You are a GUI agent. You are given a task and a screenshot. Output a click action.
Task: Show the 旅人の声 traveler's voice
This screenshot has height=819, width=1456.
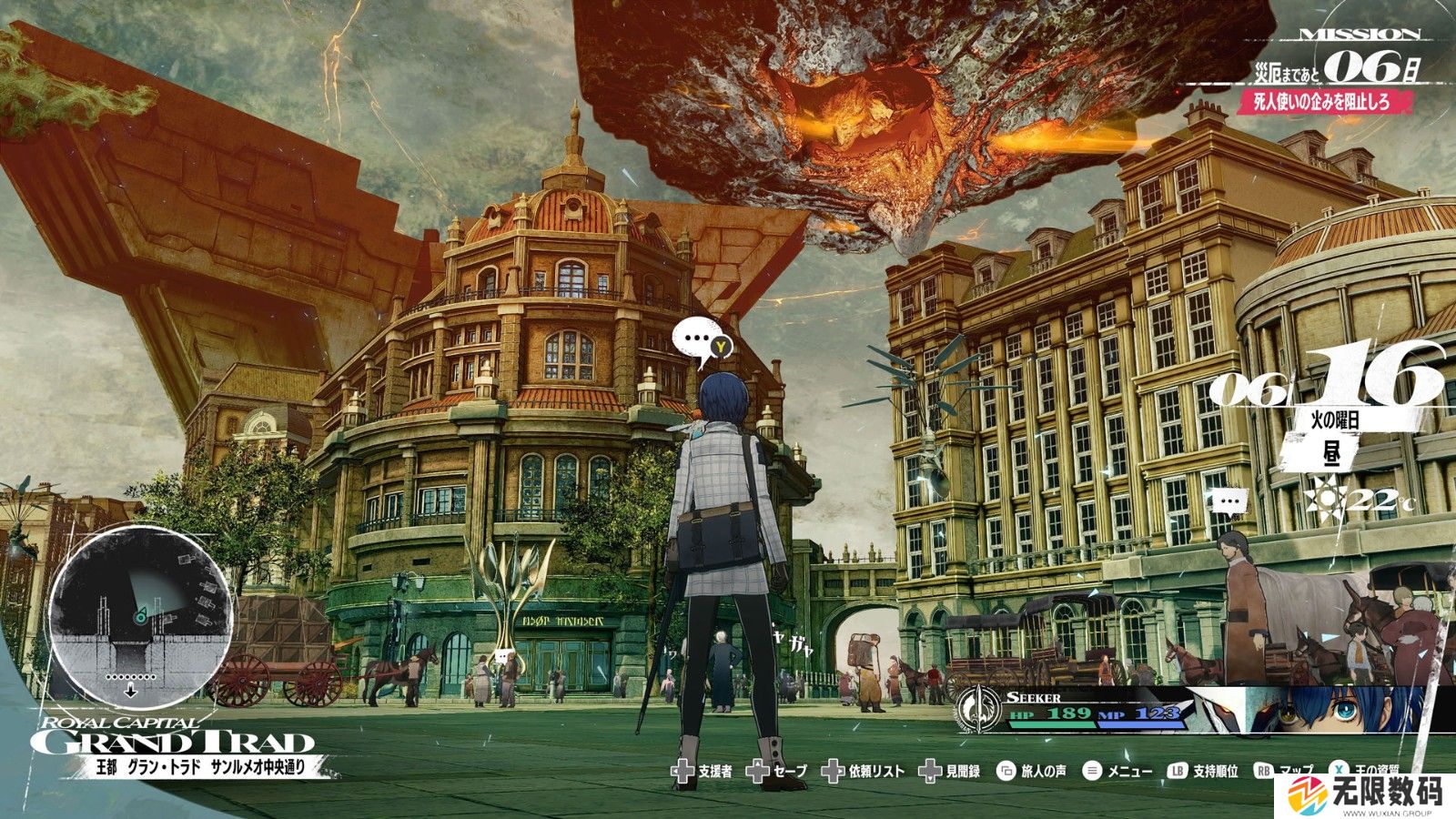pos(1031,772)
